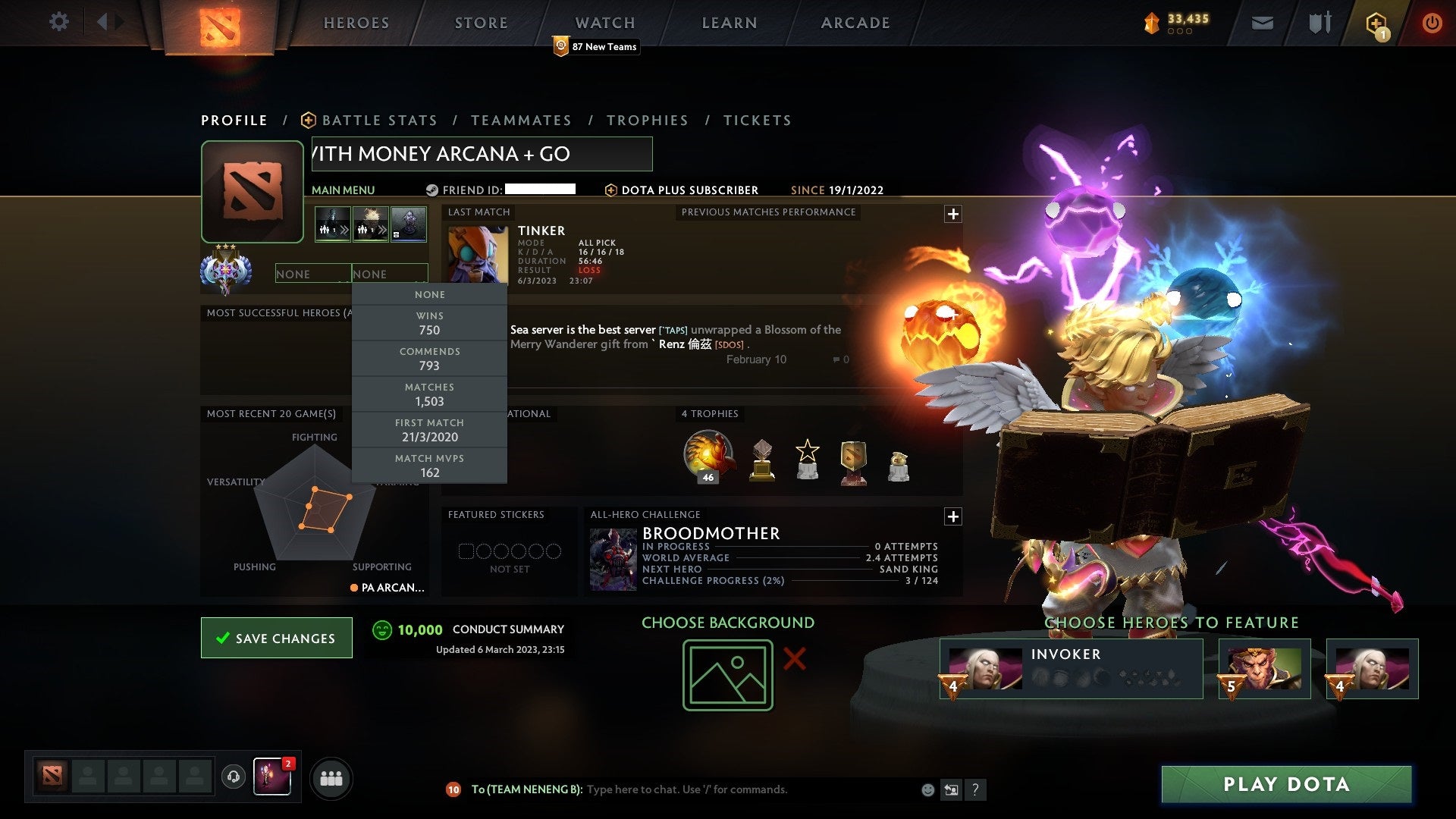Expand the All-Hero Challenge panel
This screenshot has width=1456, height=819.
pos(953,516)
